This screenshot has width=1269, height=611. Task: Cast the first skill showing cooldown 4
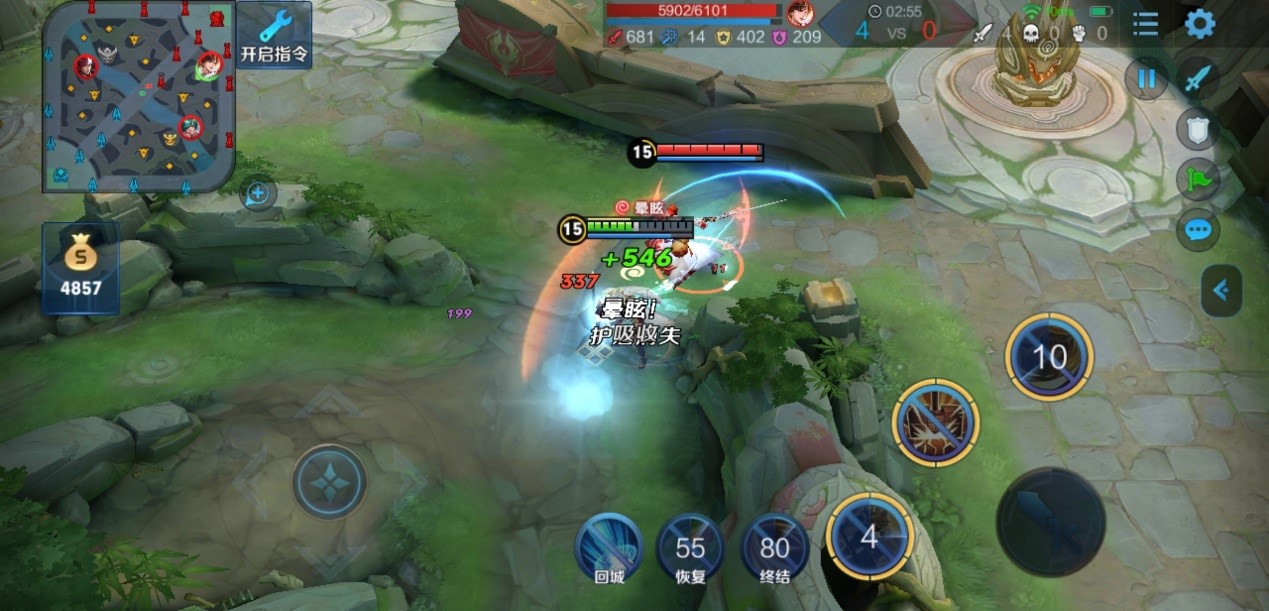tap(870, 537)
